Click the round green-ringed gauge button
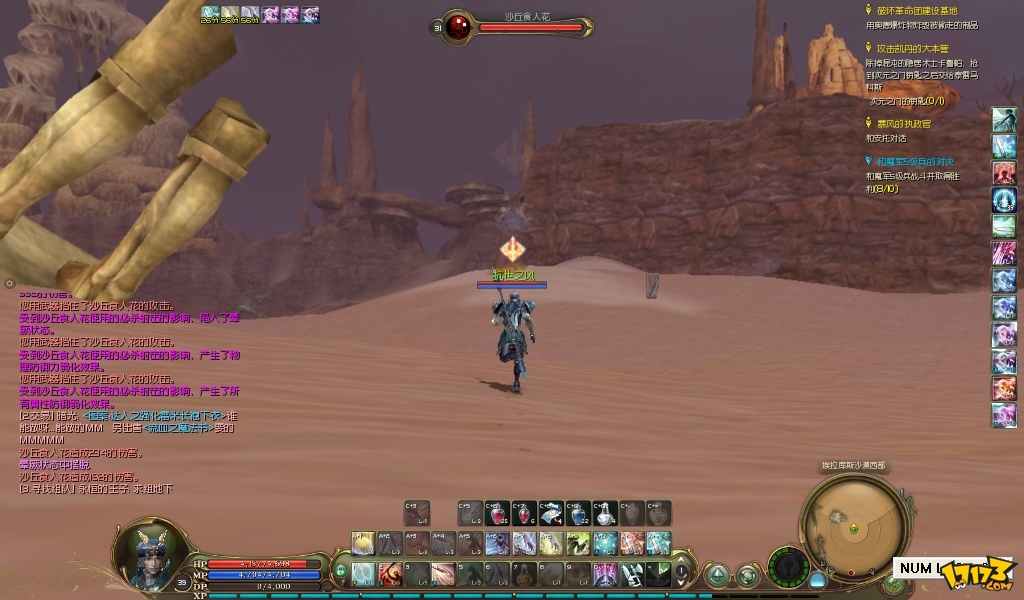 [x=788, y=567]
